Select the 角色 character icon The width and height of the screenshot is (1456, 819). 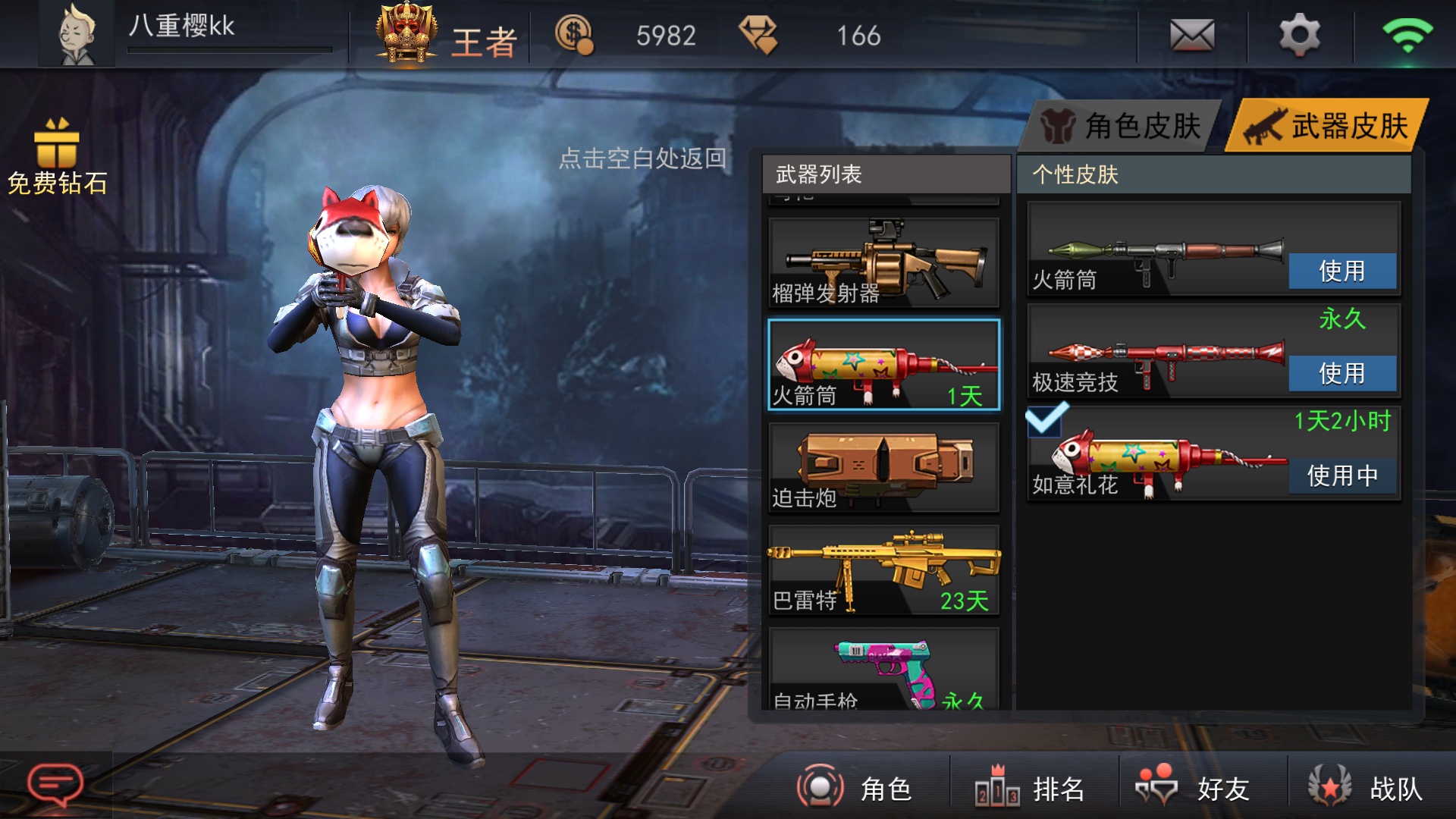[821, 787]
